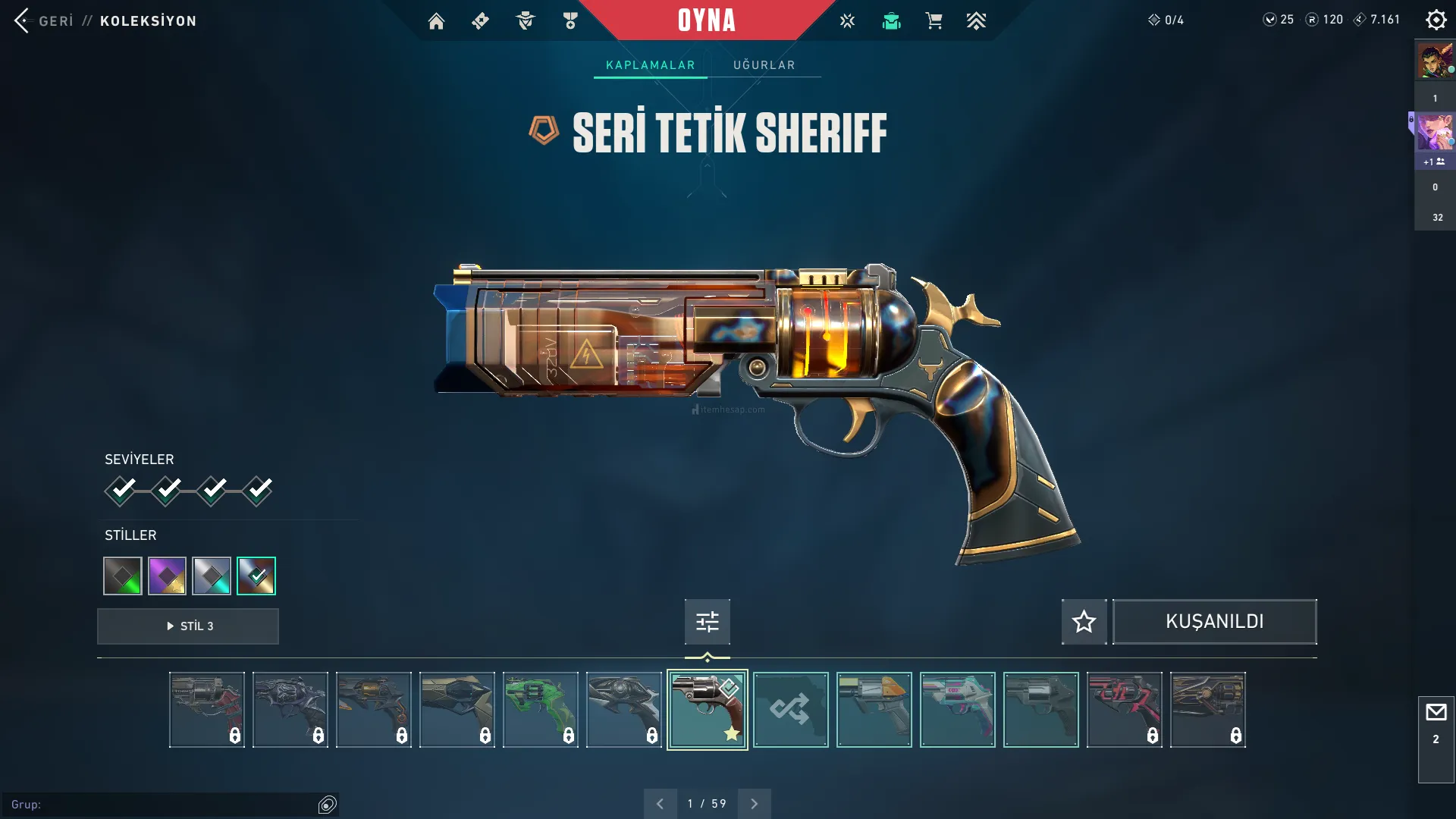Select the green Sheriff skin thumbnail
This screenshot has height=819, width=1456.
coord(540,710)
